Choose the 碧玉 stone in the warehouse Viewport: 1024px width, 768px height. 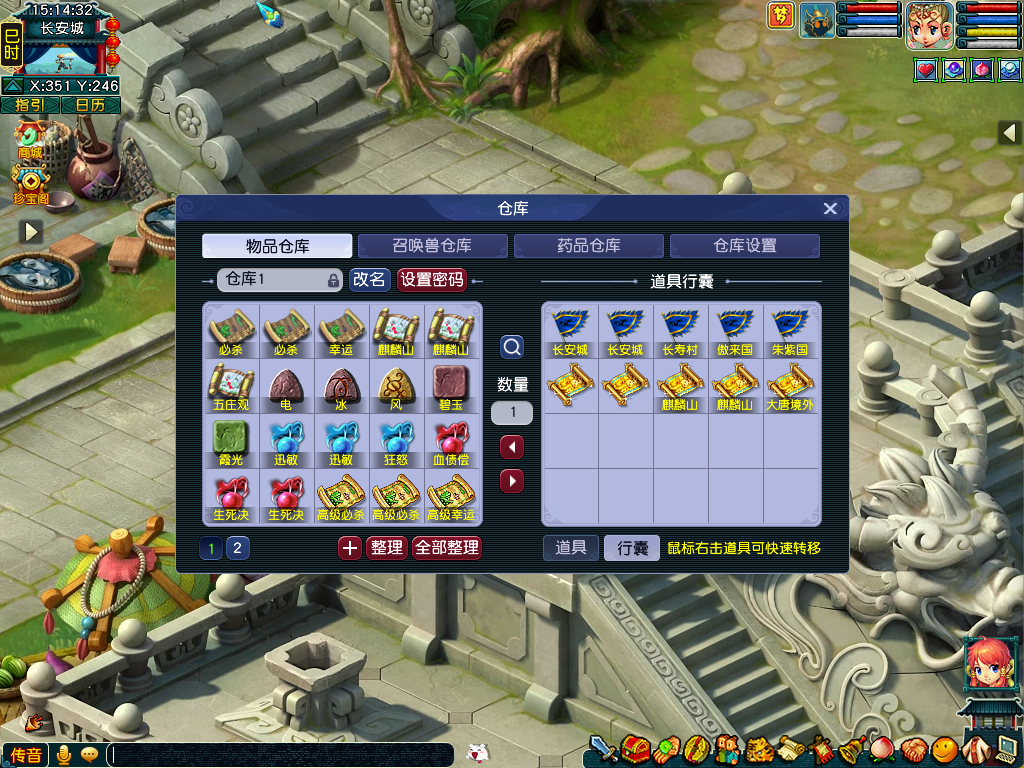coord(451,387)
